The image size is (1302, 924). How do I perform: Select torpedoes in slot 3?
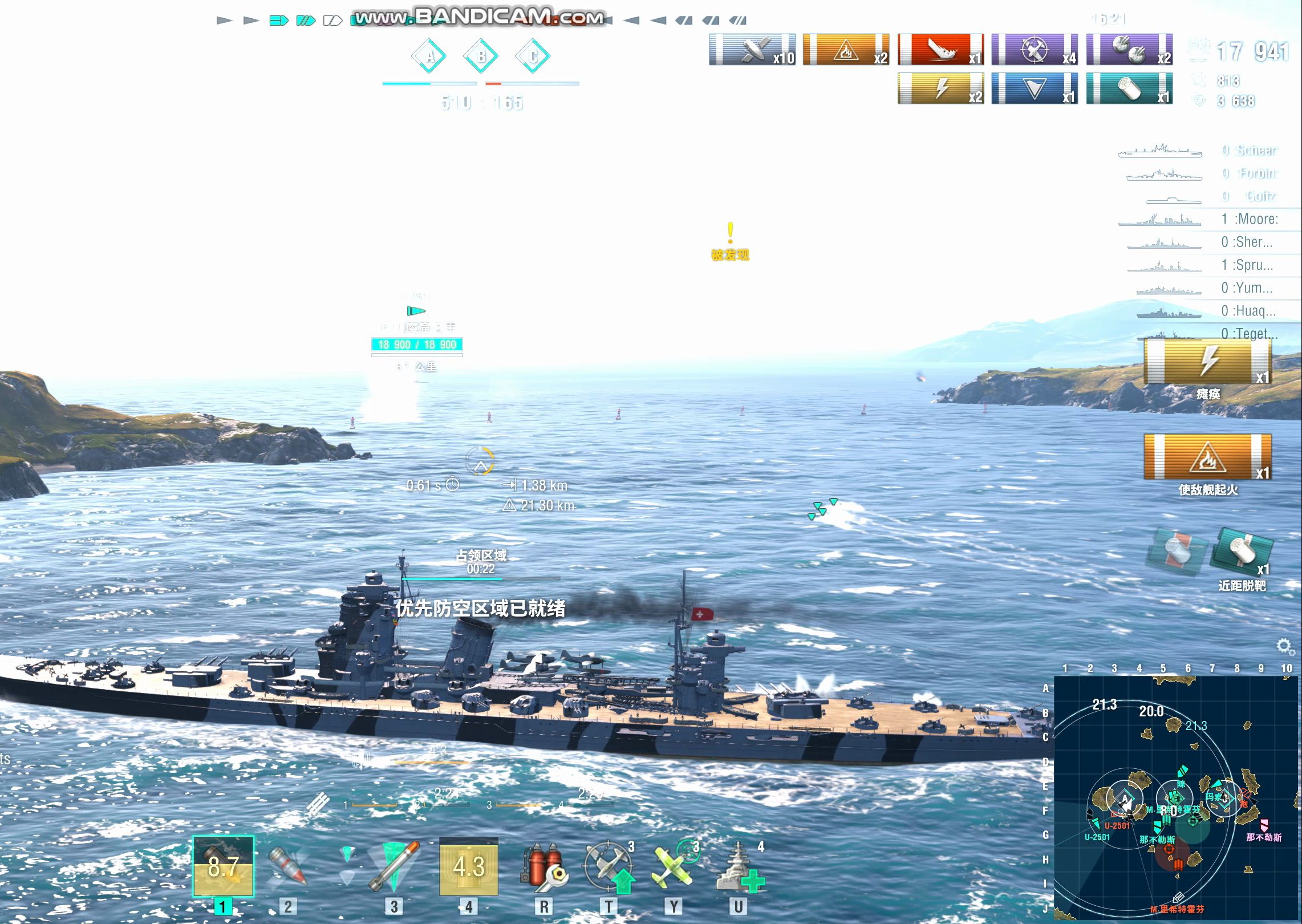click(394, 867)
